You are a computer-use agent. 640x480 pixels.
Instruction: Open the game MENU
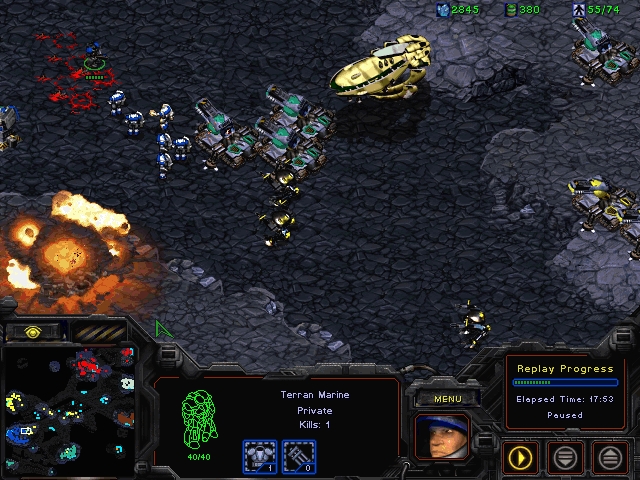pos(447,399)
